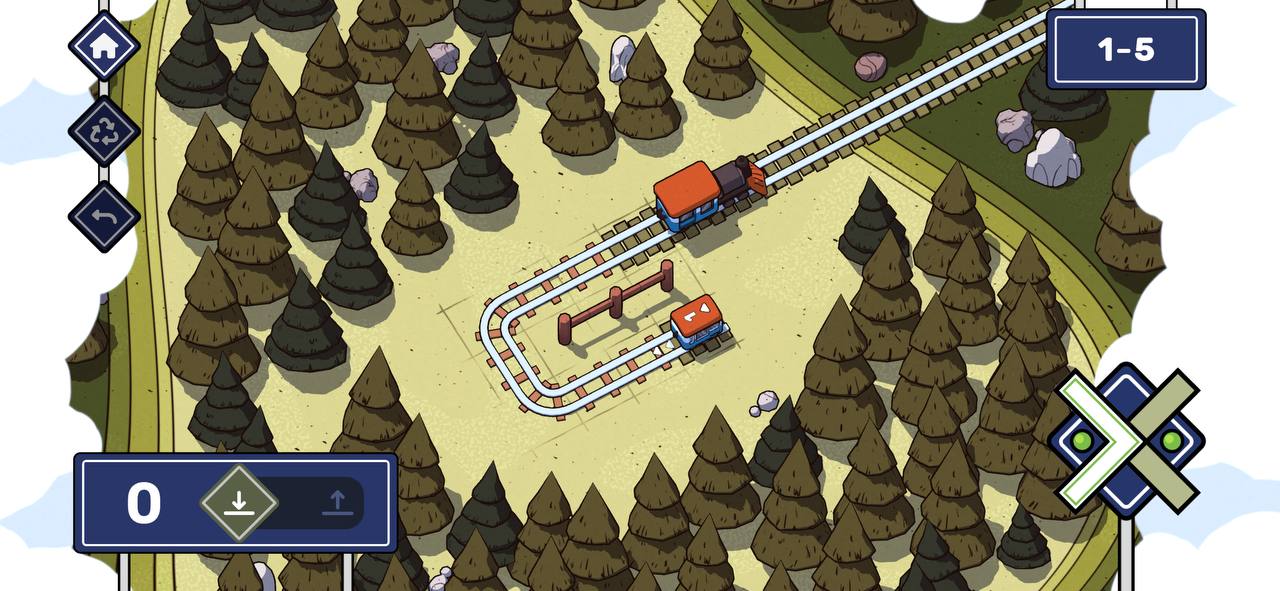This screenshot has height=591, width=1280.
Task: Select the download arrow diamond toggle
Action: click(238, 502)
